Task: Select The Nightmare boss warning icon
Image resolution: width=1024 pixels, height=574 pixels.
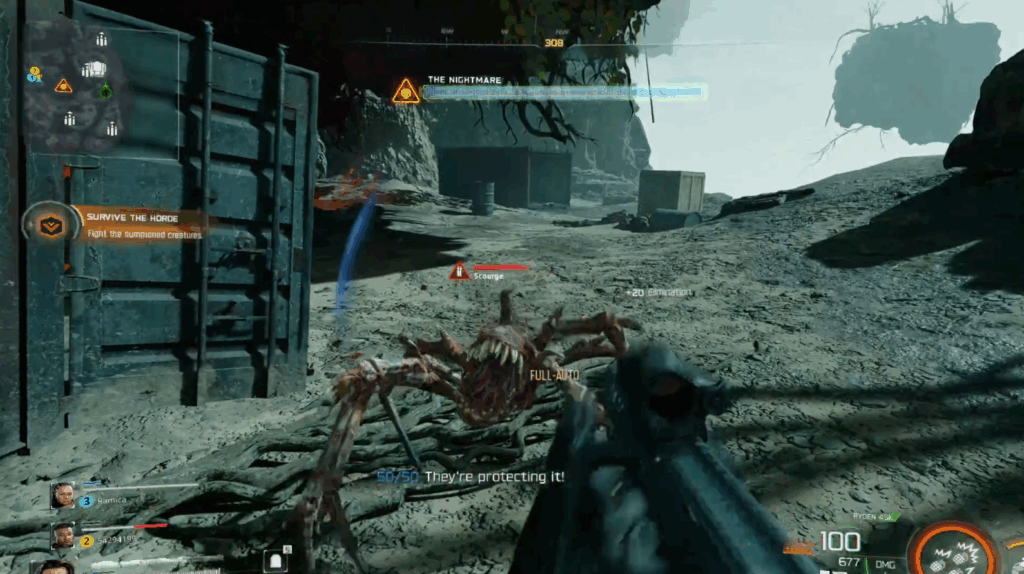Action: point(406,92)
